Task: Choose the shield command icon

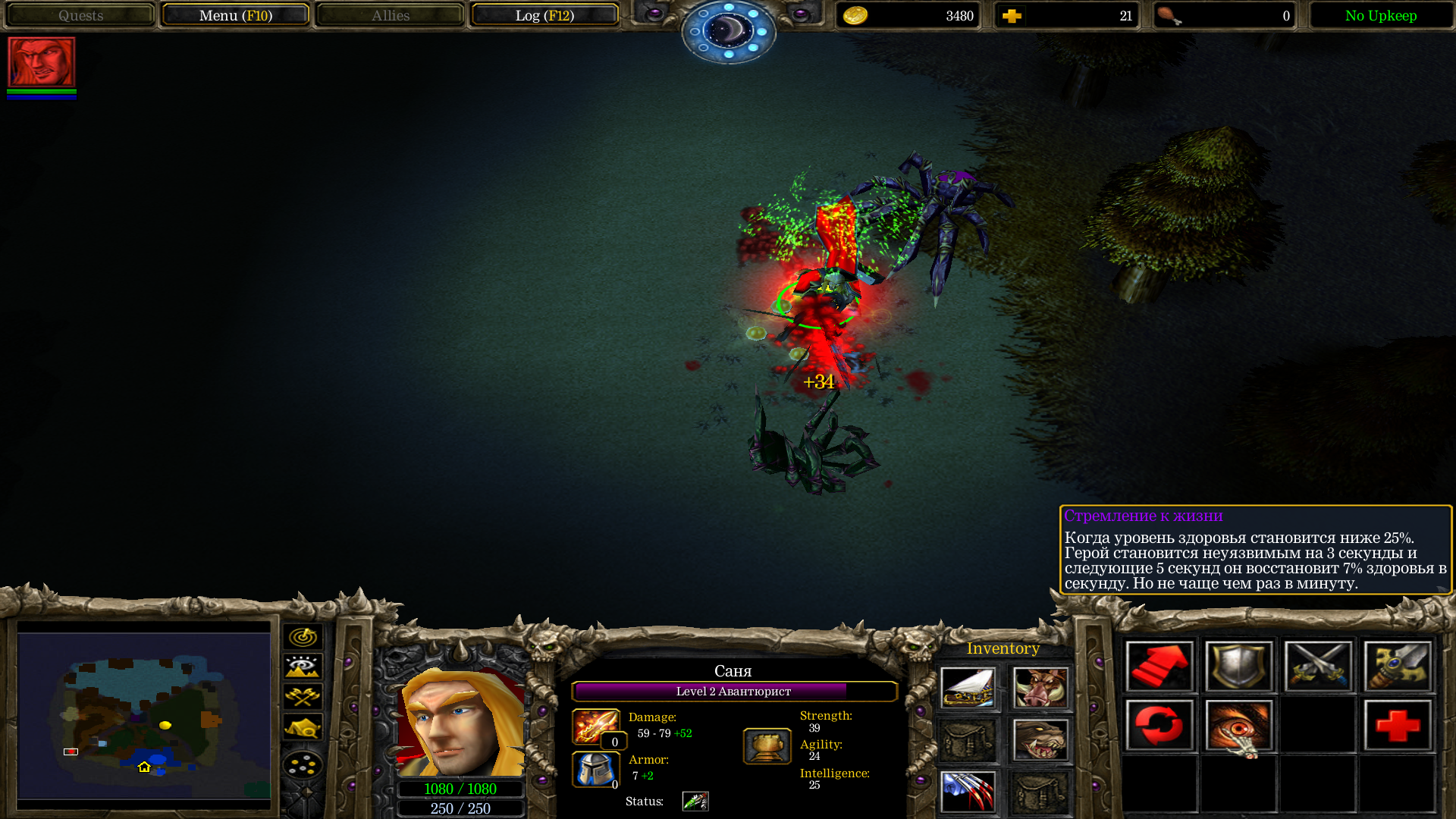Action: pos(1239,667)
